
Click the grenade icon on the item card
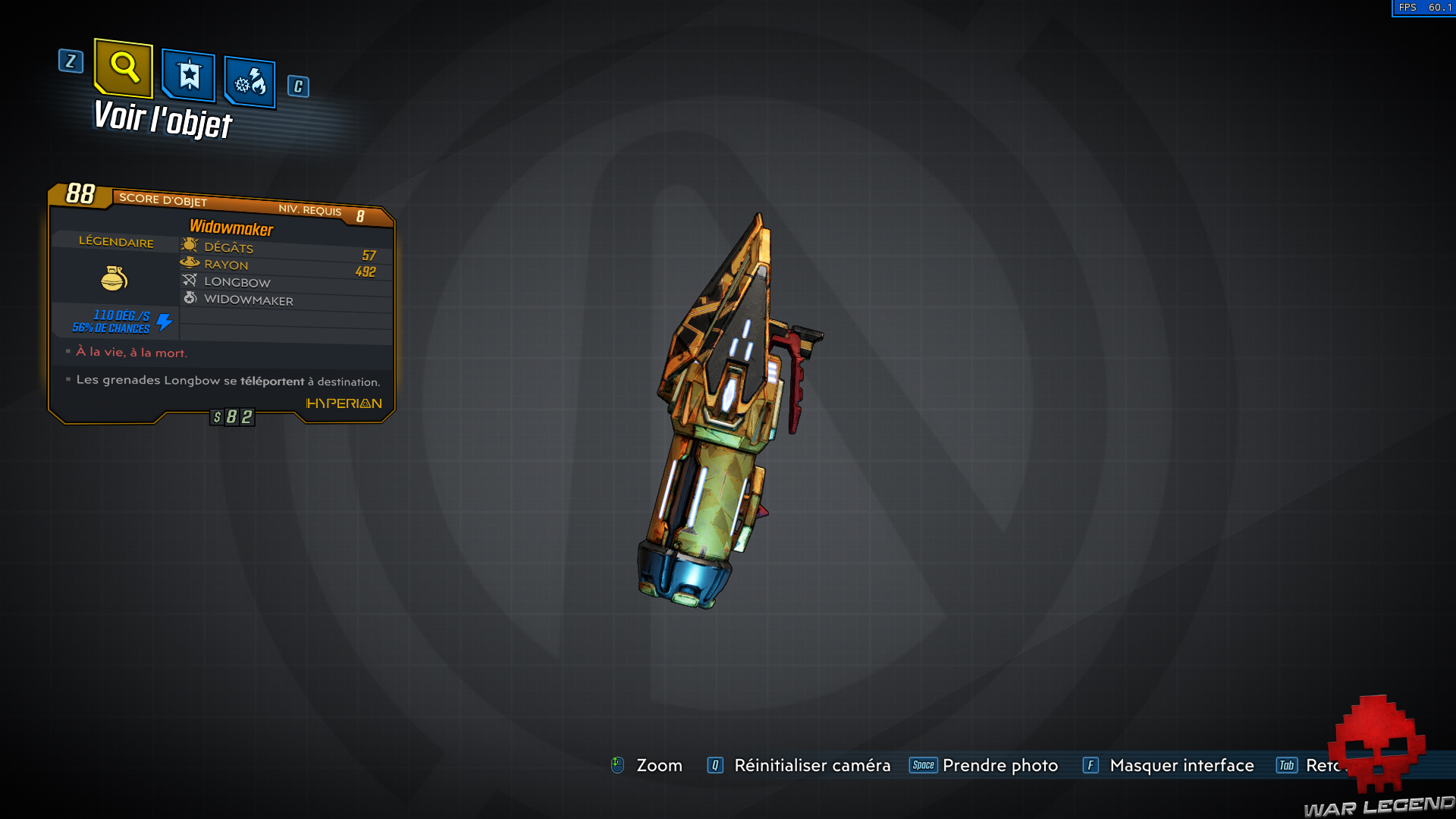(x=115, y=278)
